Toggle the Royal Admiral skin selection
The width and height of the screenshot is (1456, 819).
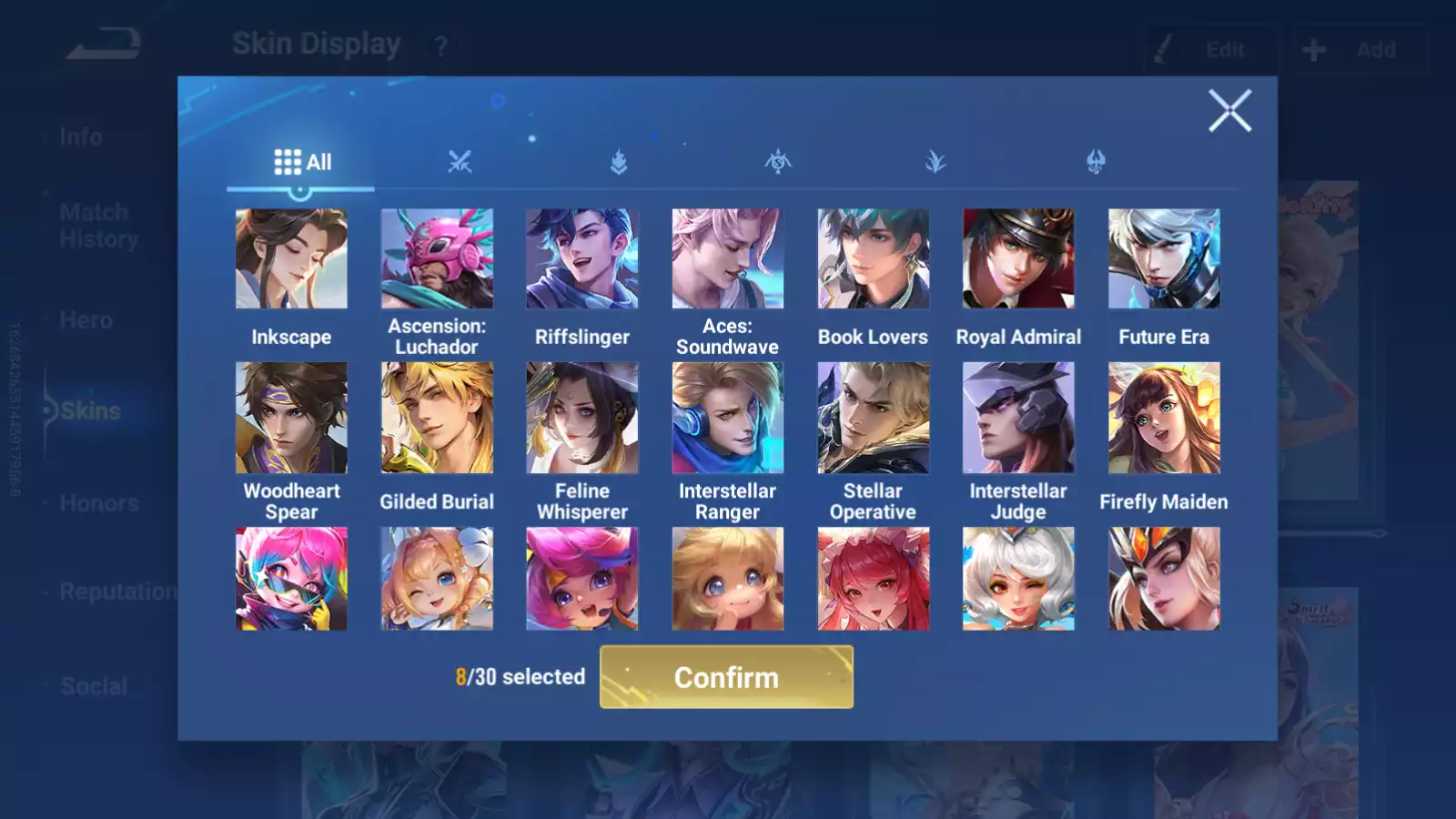click(x=1018, y=259)
